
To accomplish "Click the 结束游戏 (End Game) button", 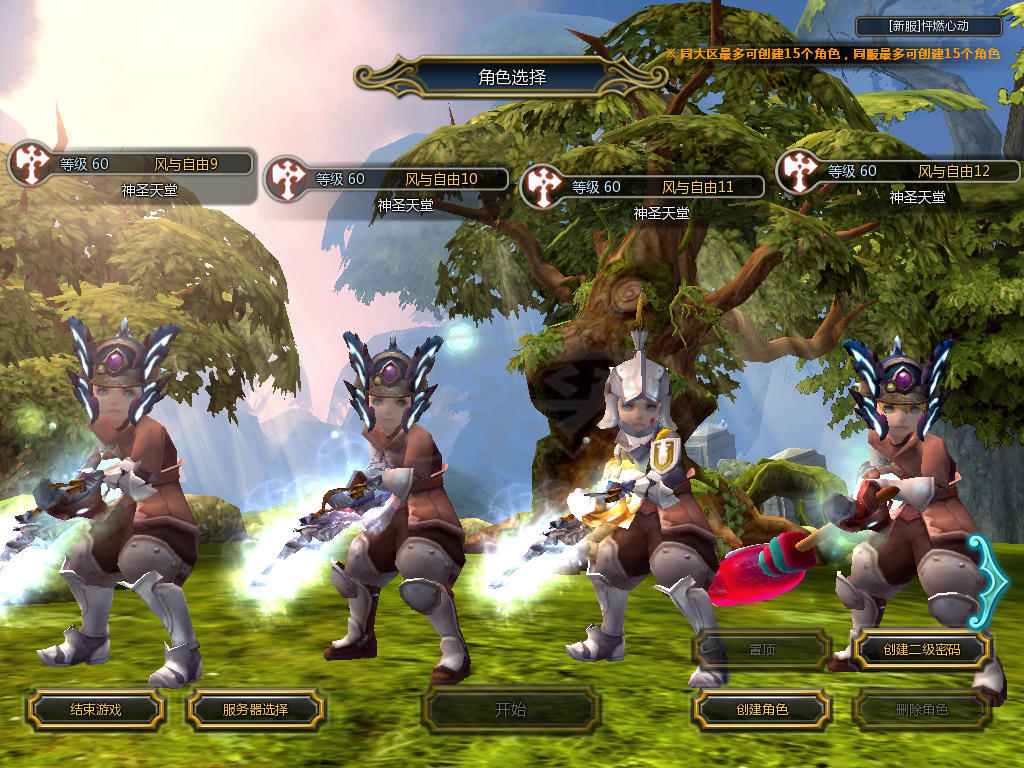I will click(95, 710).
